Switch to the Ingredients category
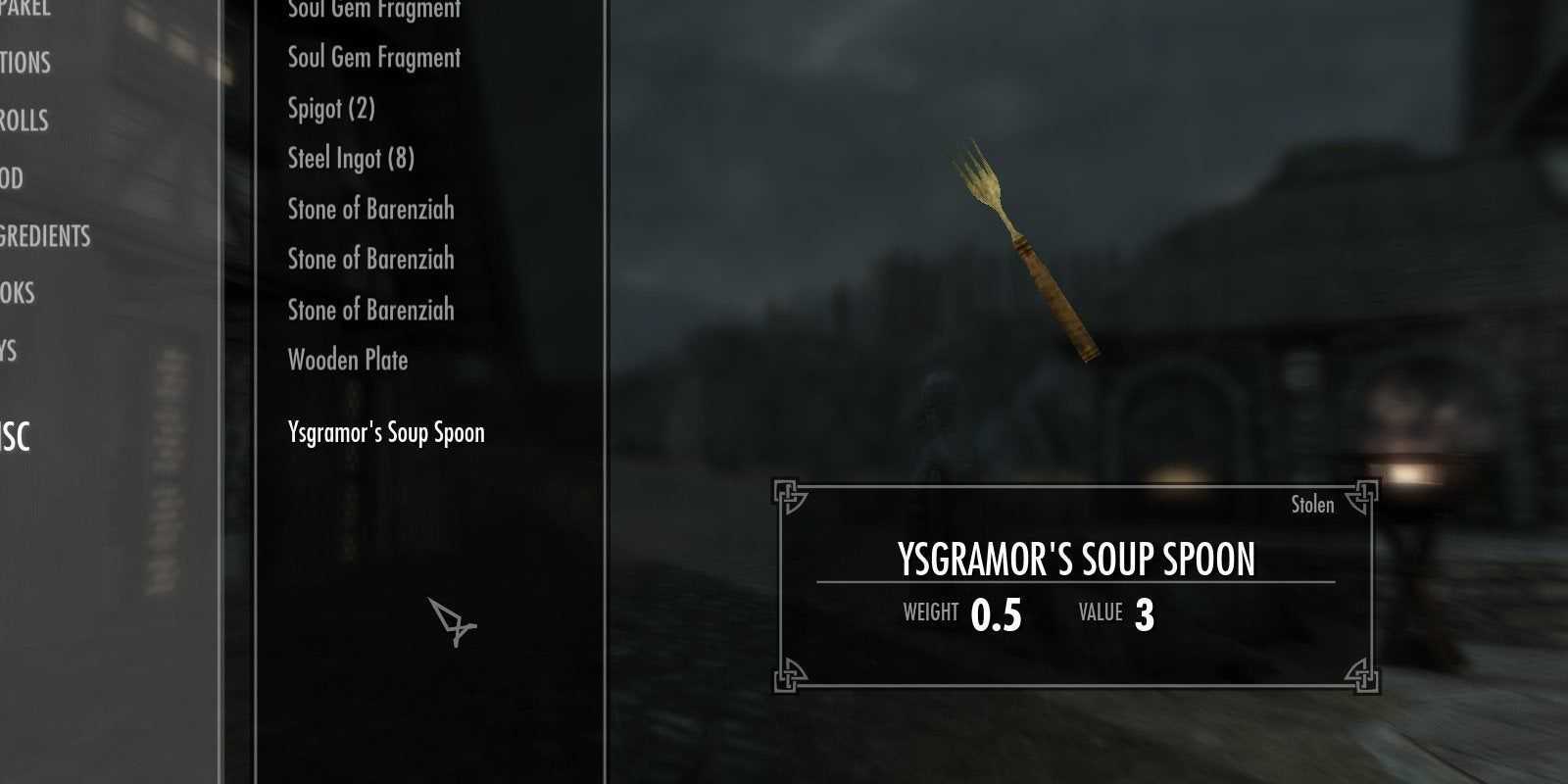1568x784 pixels. pos(45,236)
